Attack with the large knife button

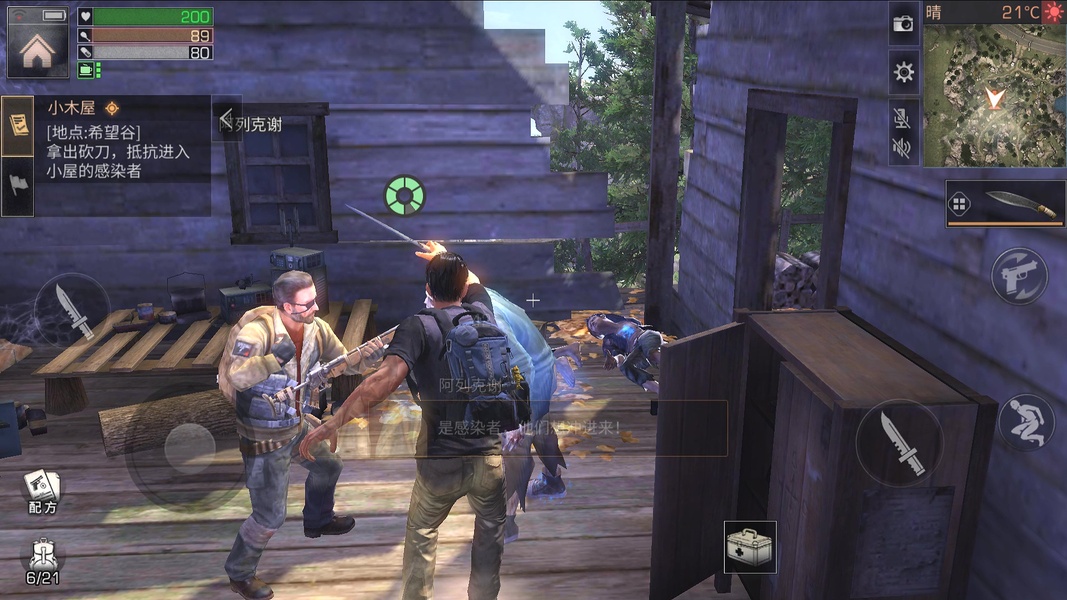pyautogui.click(x=899, y=443)
